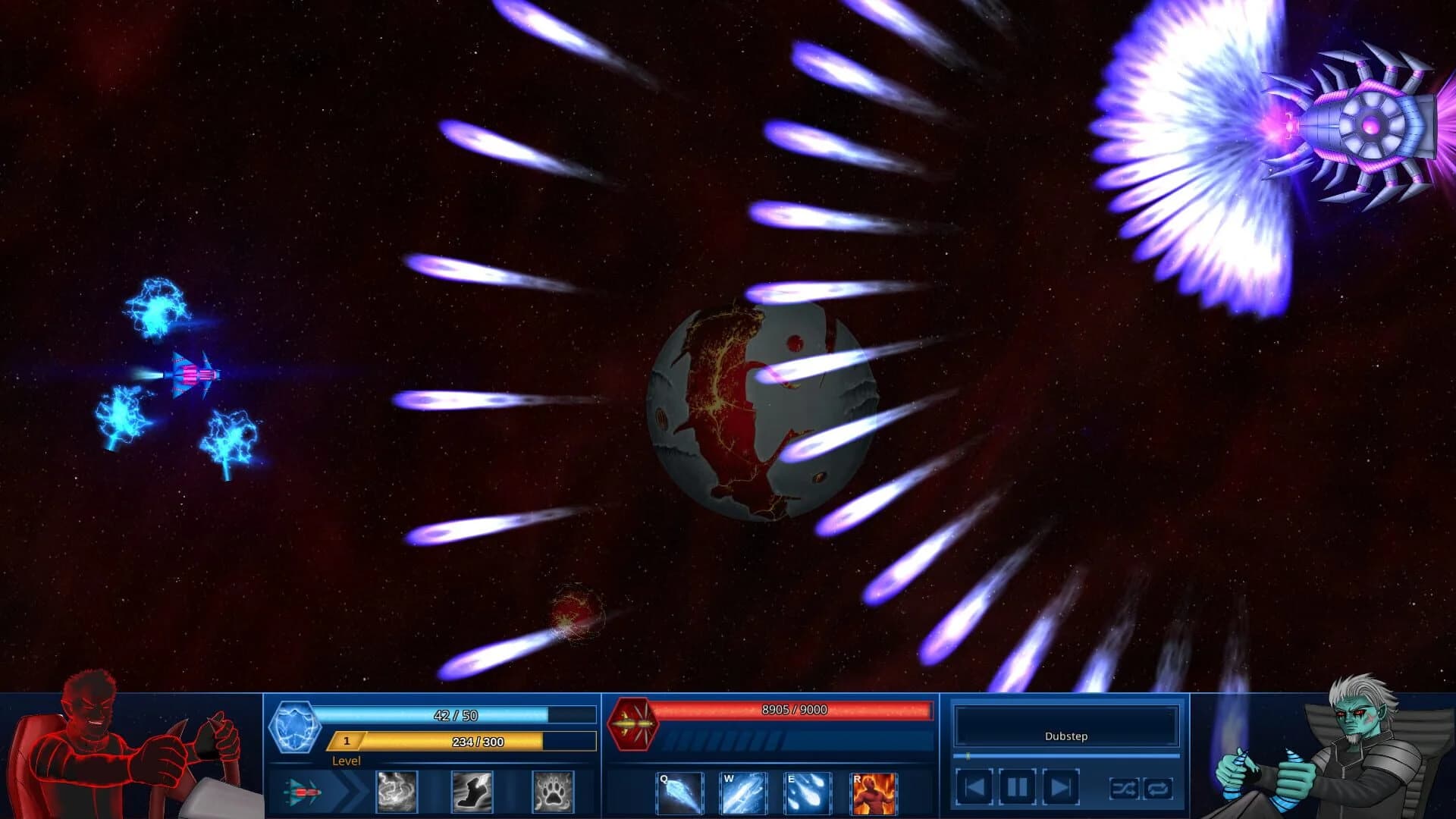The height and width of the screenshot is (819, 1456).
Task: Select the lightning passive skill icon
Action: point(397,793)
